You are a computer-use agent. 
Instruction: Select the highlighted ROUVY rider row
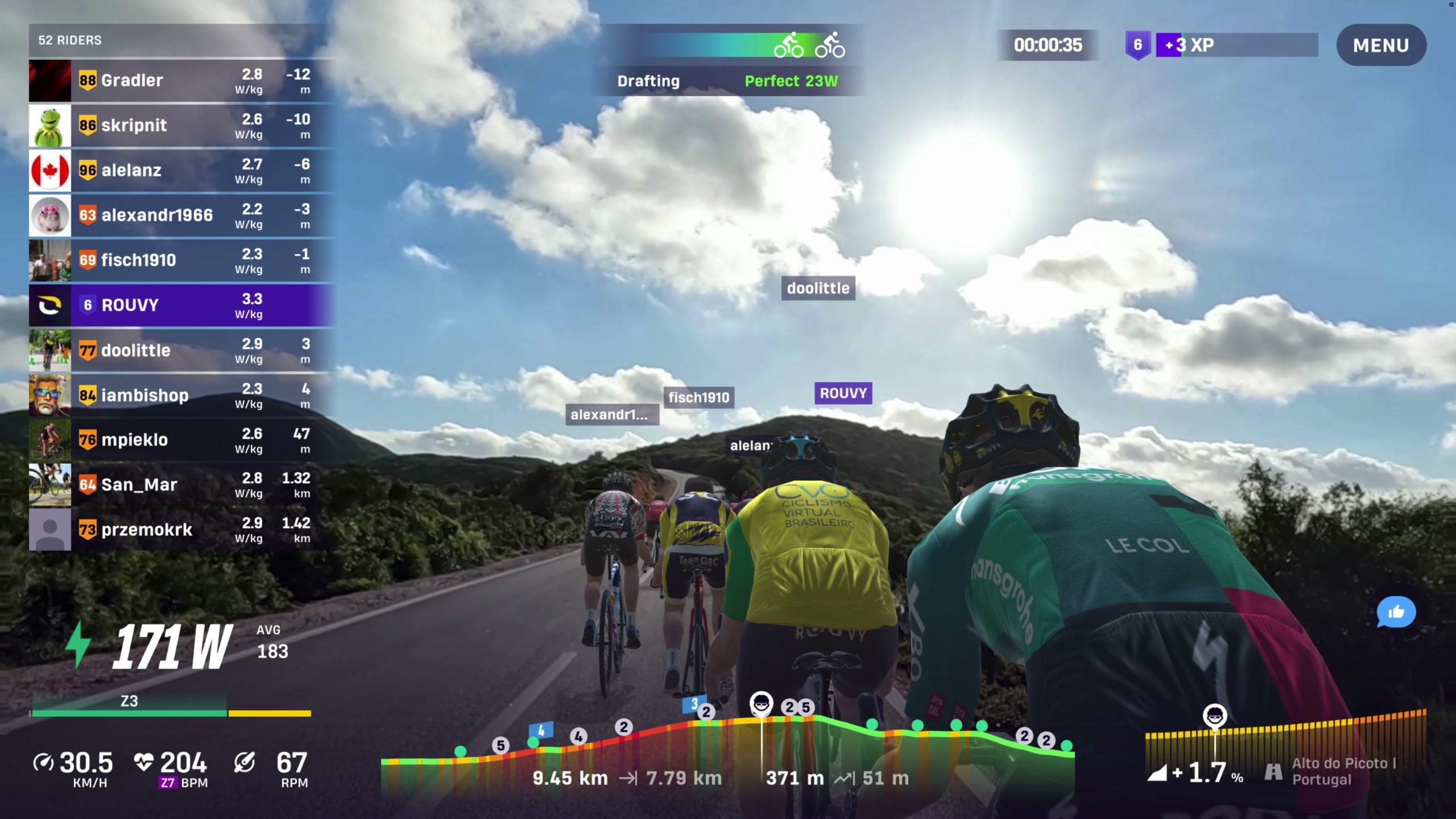pos(181,305)
